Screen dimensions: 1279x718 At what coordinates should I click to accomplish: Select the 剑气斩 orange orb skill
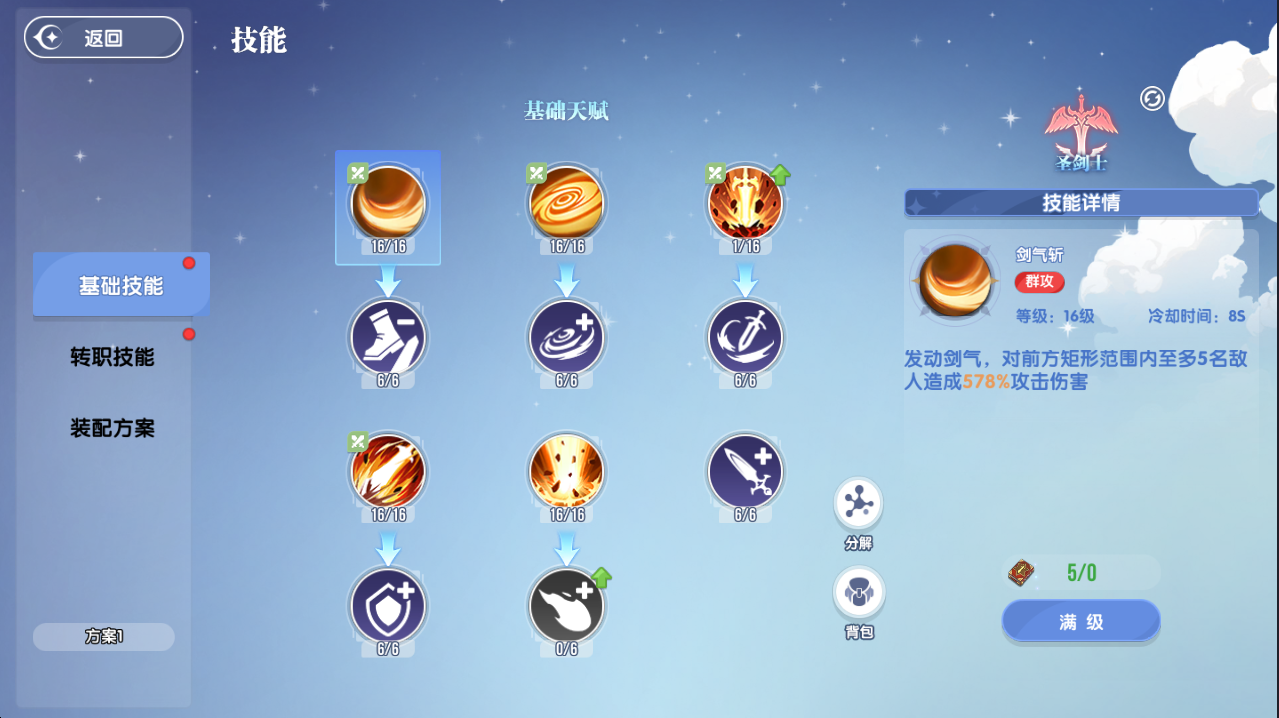pyautogui.click(x=388, y=203)
